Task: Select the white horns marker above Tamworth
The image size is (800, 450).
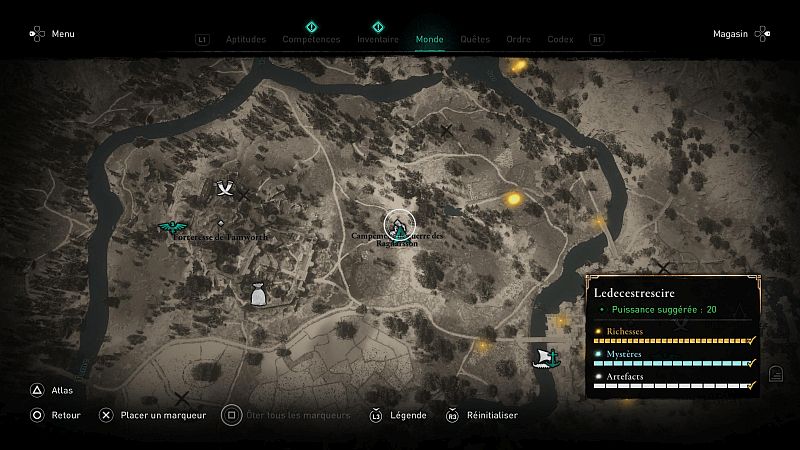Action: 226,187
